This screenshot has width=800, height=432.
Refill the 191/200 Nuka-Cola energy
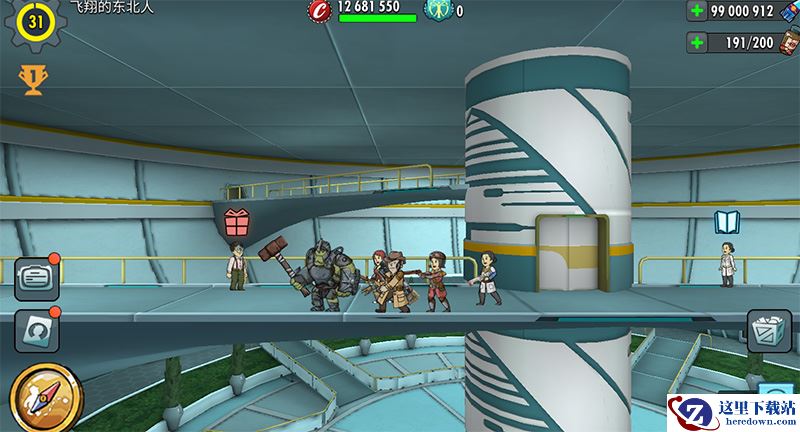coord(697,43)
